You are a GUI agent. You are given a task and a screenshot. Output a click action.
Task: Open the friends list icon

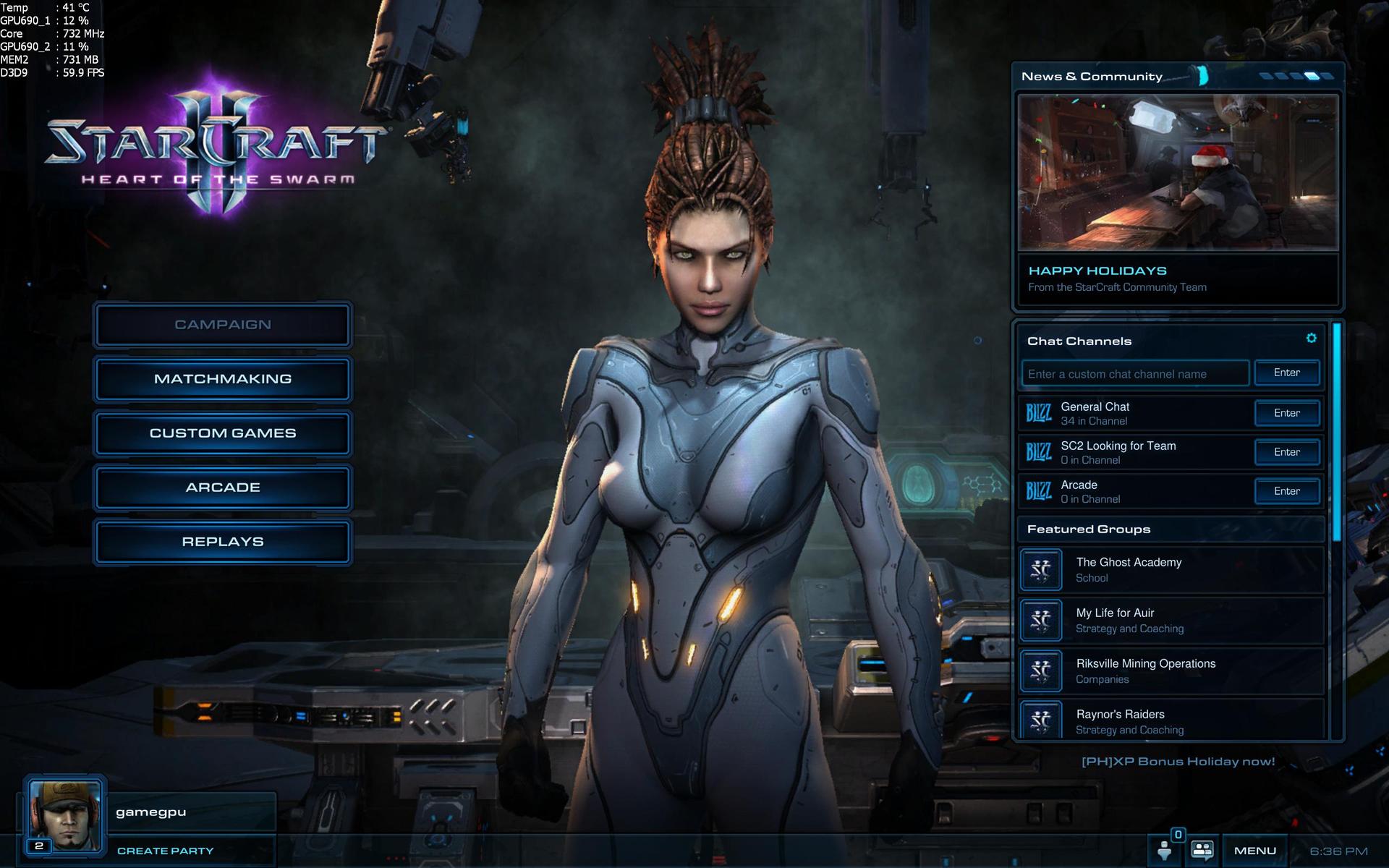point(1202,850)
